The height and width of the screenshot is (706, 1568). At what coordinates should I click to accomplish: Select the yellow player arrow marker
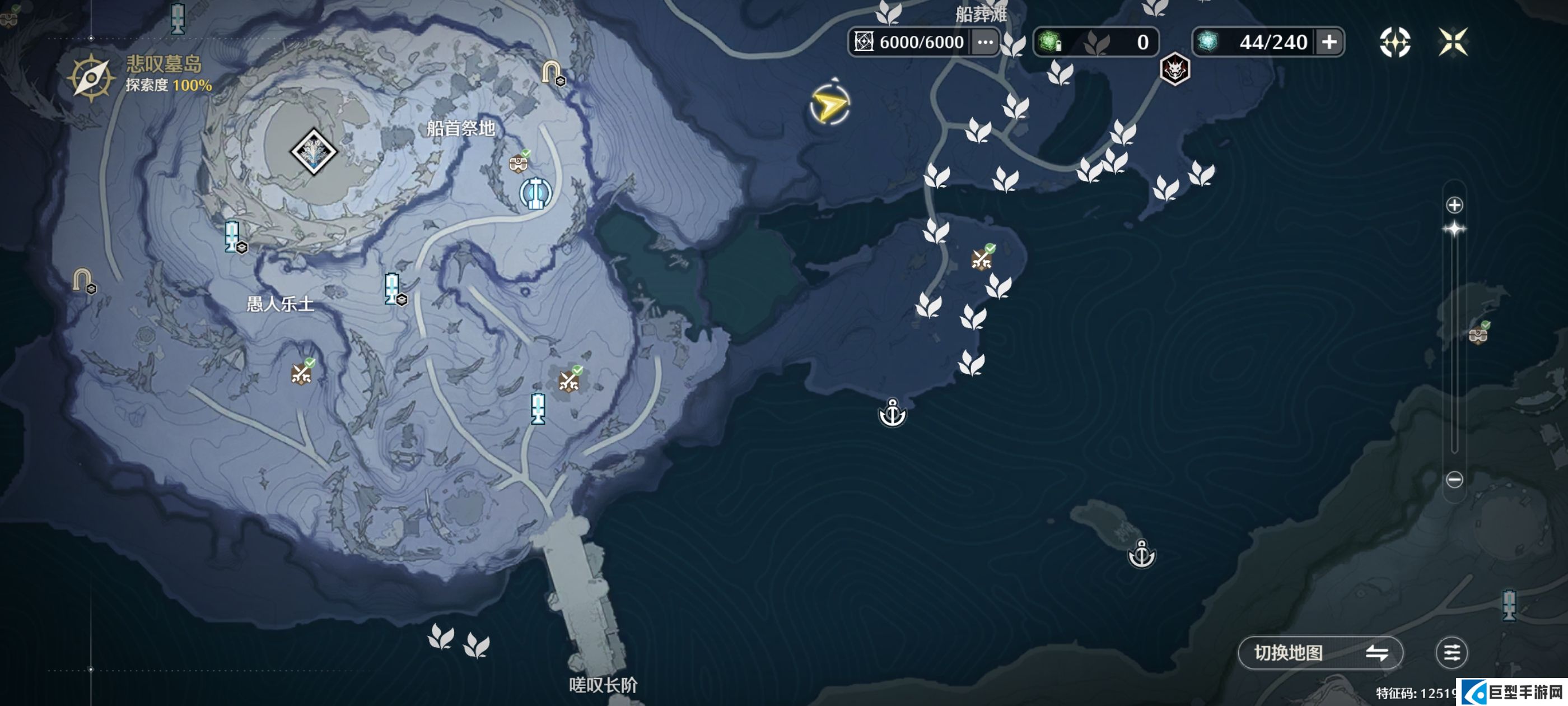(829, 106)
